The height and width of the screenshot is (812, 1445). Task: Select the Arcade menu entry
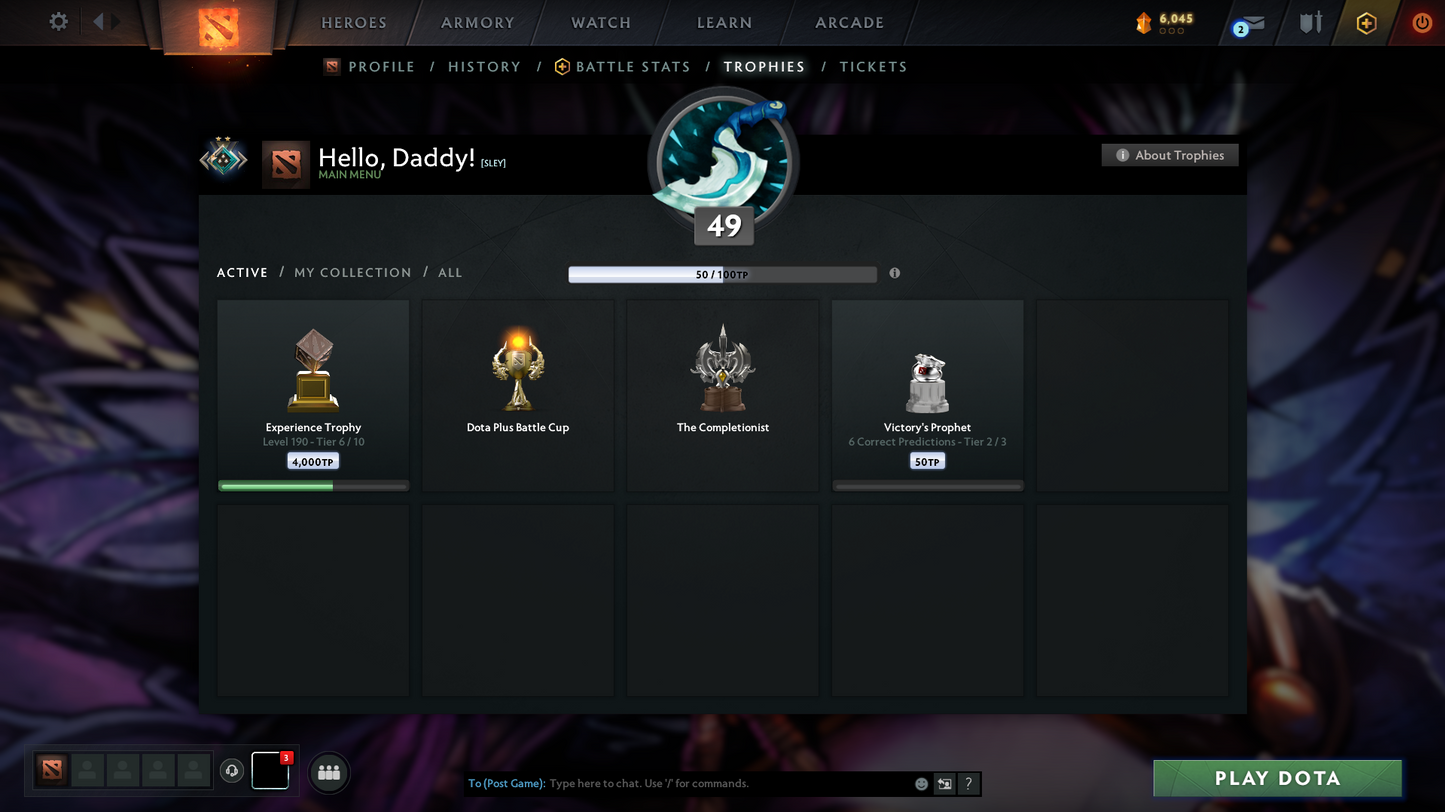pyautogui.click(x=849, y=23)
